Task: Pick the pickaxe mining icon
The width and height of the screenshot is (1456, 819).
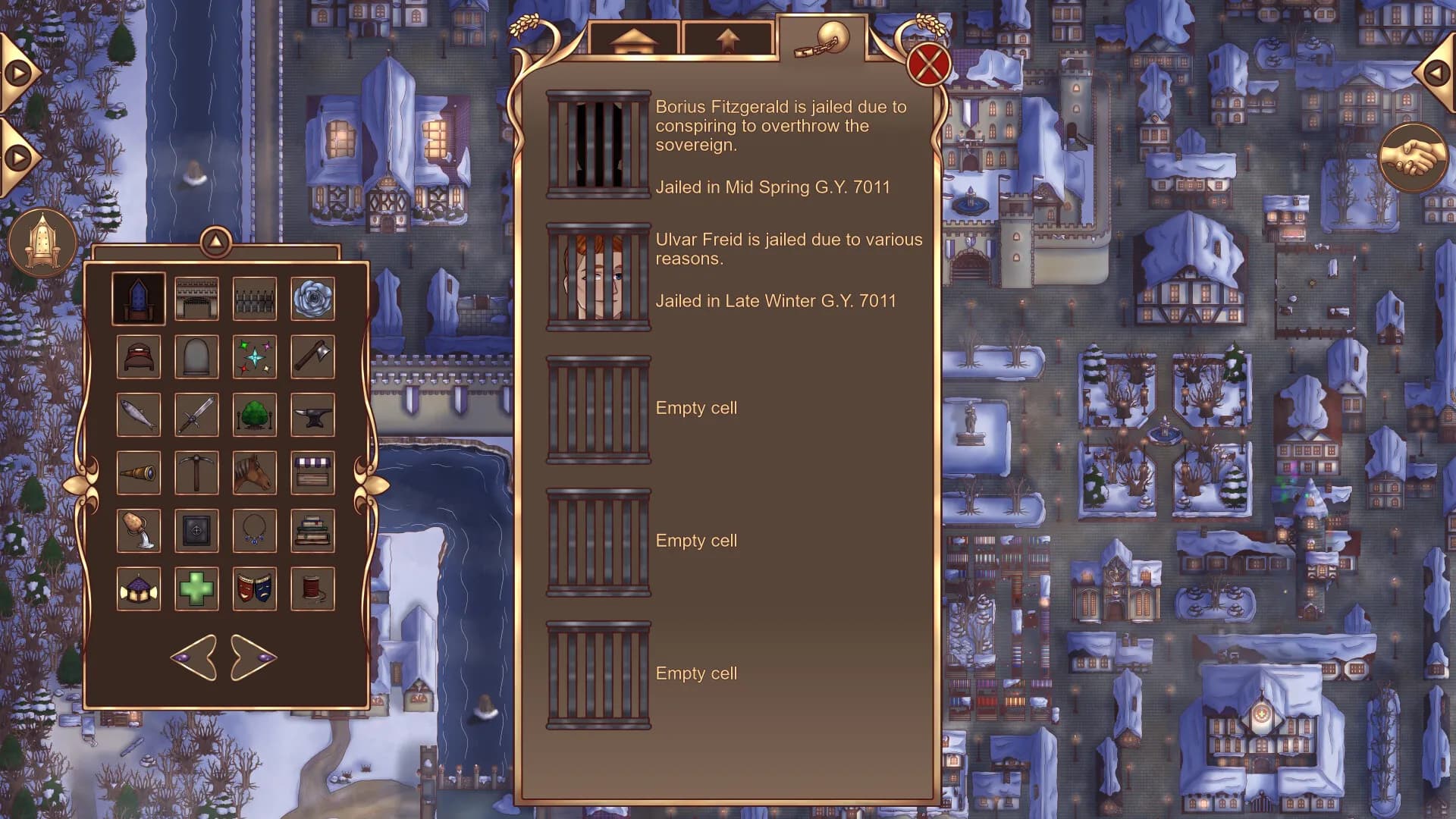Action: pyautogui.click(x=197, y=472)
